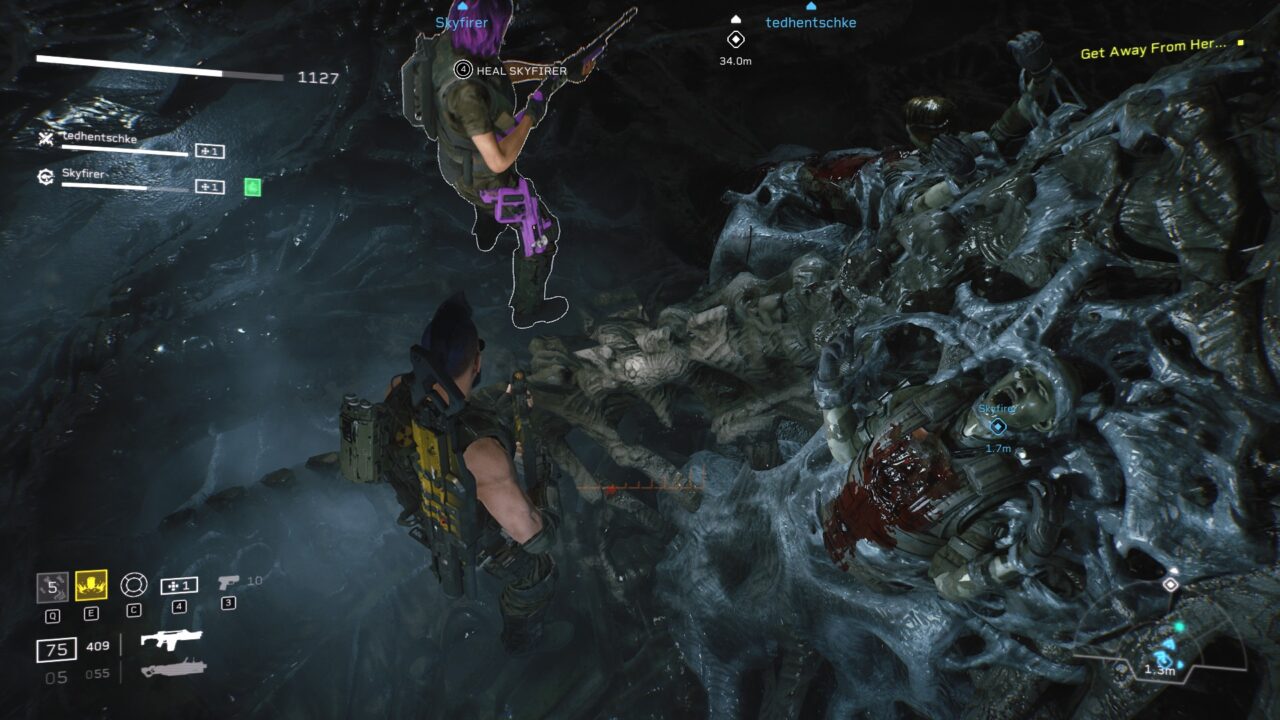Select your own medkit slot
This screenshot has height=720, width=1280.
(179, 585)
